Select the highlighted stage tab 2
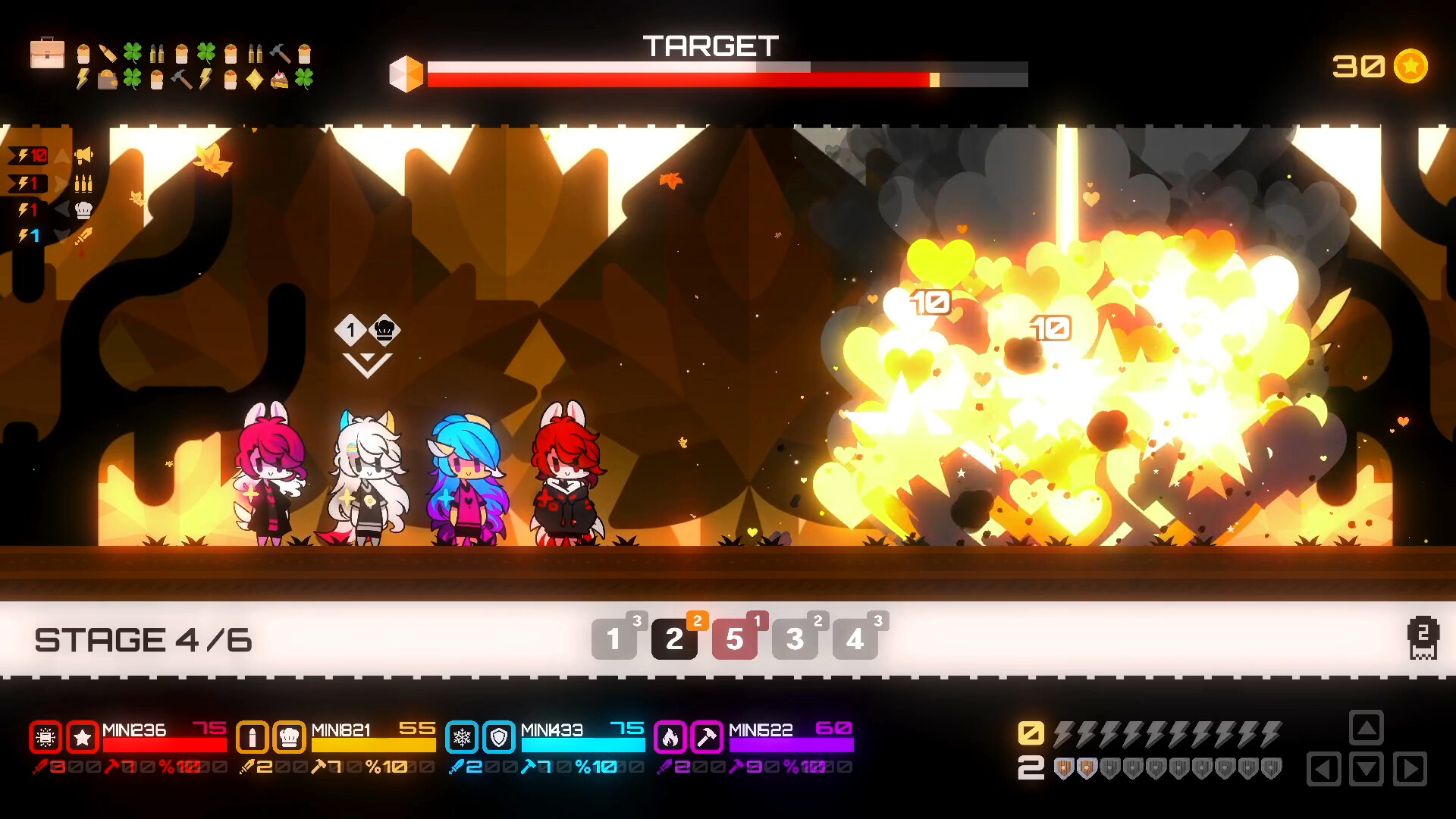This screenshot has height=819, width=1456. pos(674,640)
